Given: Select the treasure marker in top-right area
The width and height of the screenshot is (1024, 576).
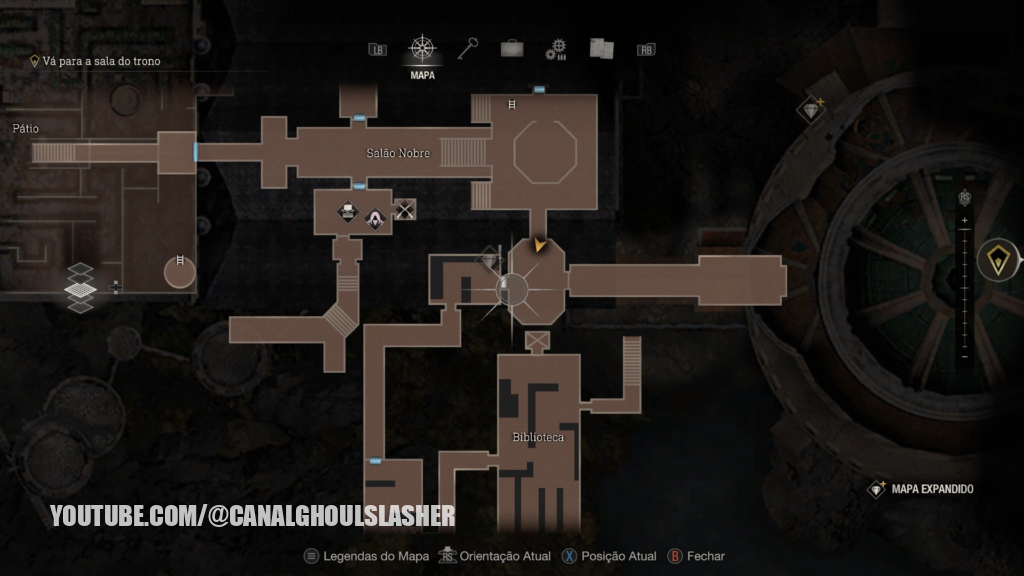Looking at the screenshot, I should coord(811,108).
